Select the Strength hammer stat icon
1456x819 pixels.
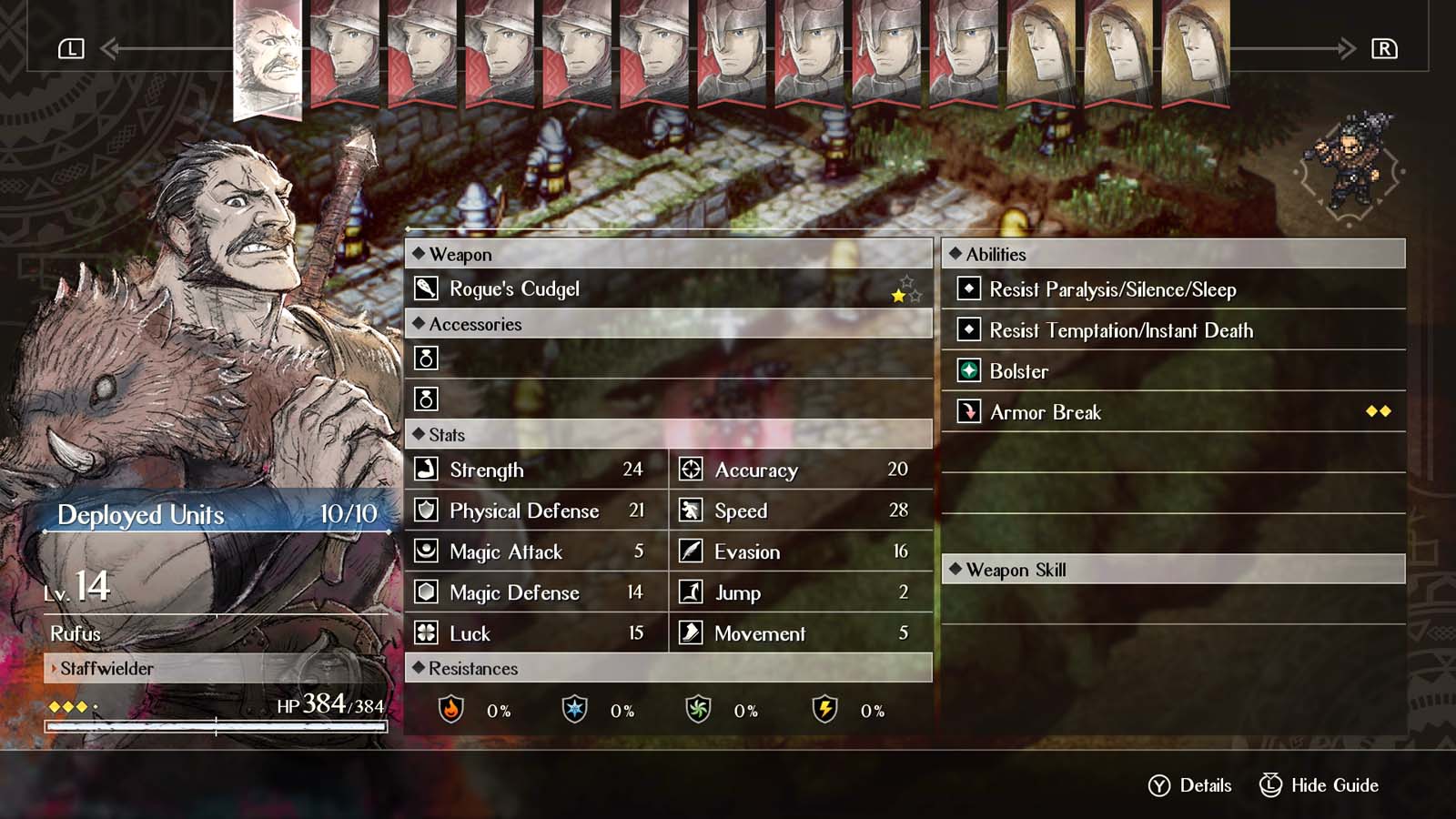(x=426, y=470)
